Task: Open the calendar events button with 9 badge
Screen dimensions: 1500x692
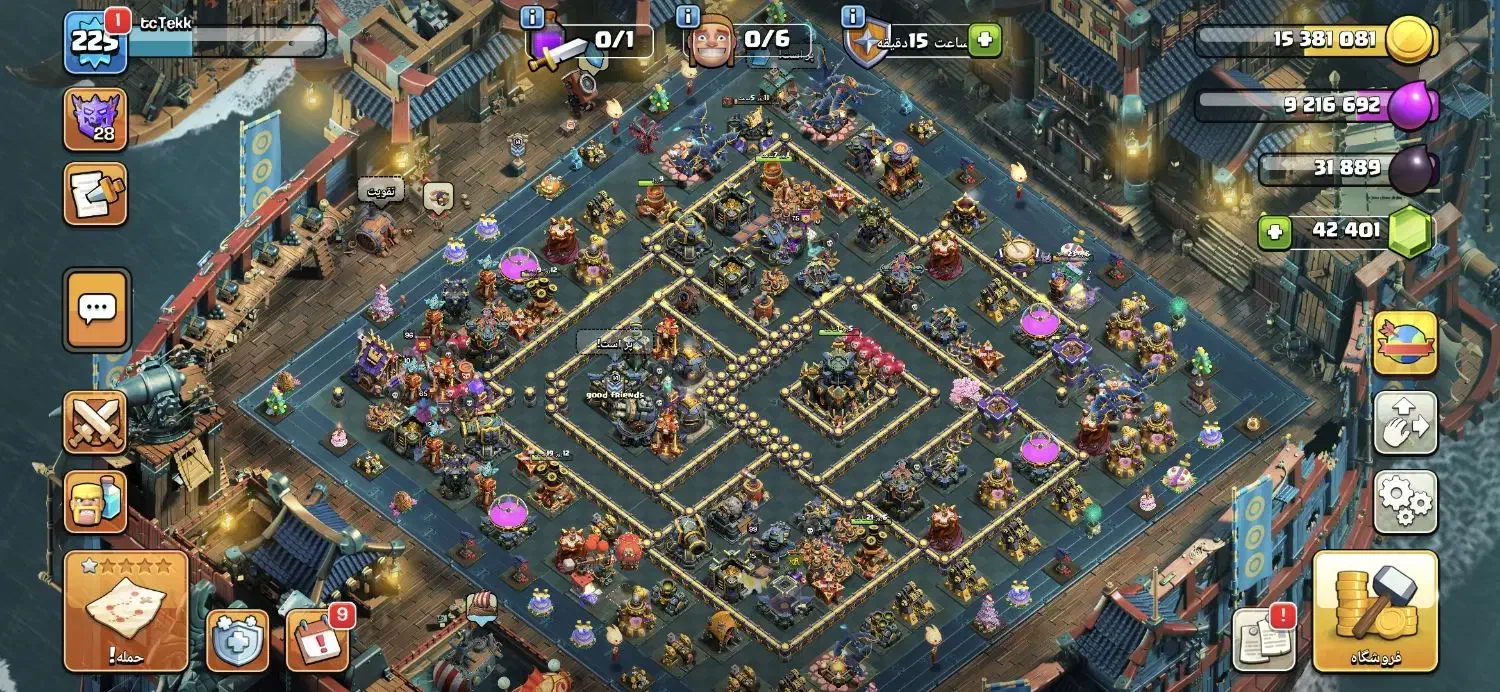Action: click(318, 640)
